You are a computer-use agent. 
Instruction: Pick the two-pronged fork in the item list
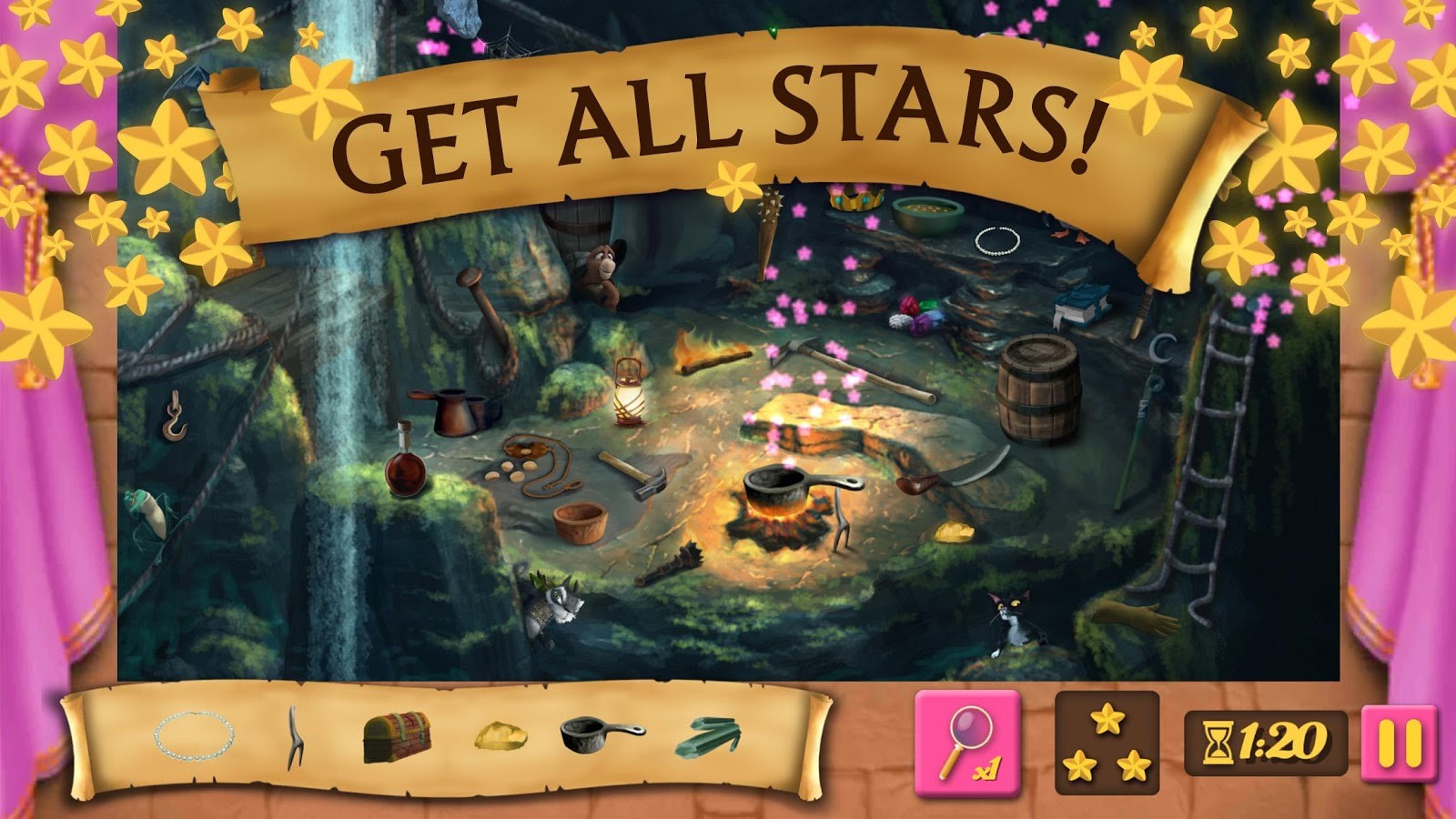click(293, 737)
